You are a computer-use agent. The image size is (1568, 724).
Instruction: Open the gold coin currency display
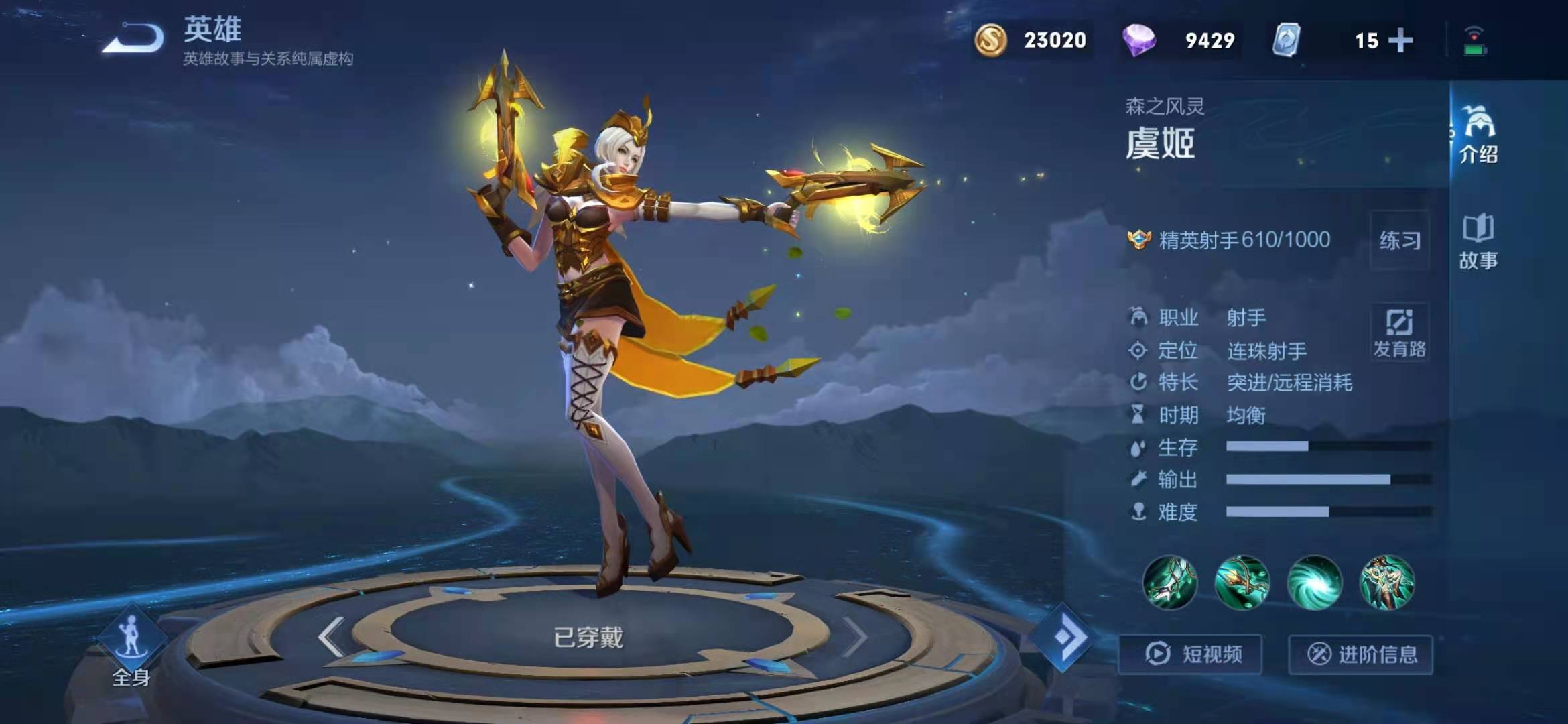1032,40
